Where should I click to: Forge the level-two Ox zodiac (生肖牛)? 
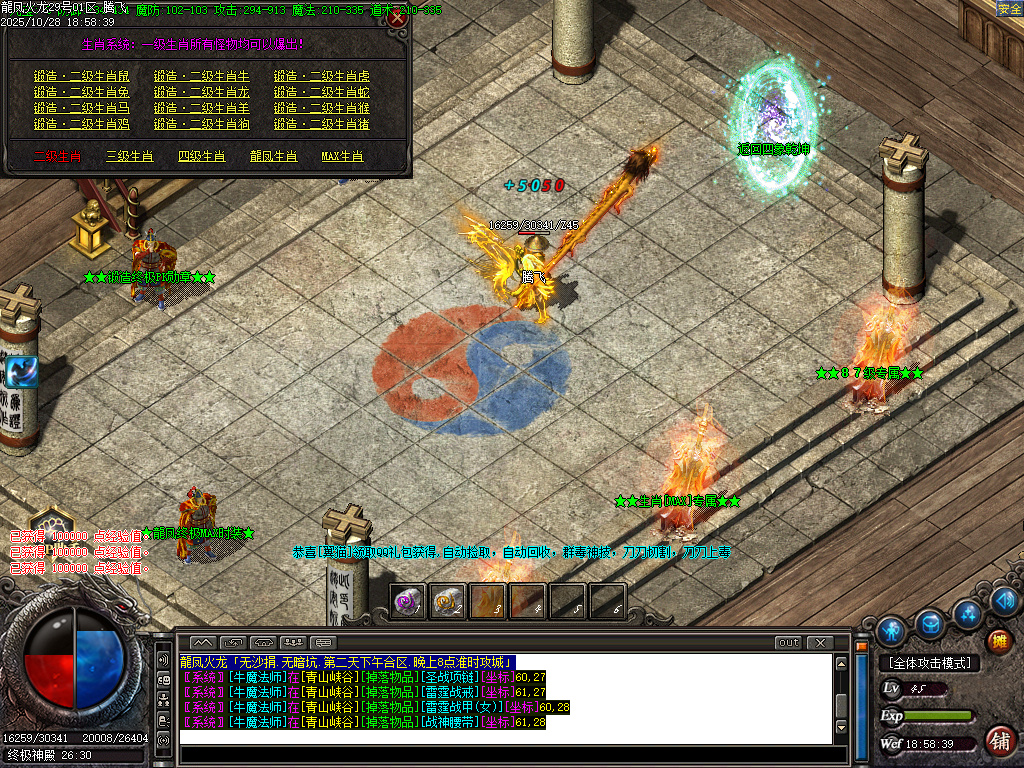[x=202, y=76]
